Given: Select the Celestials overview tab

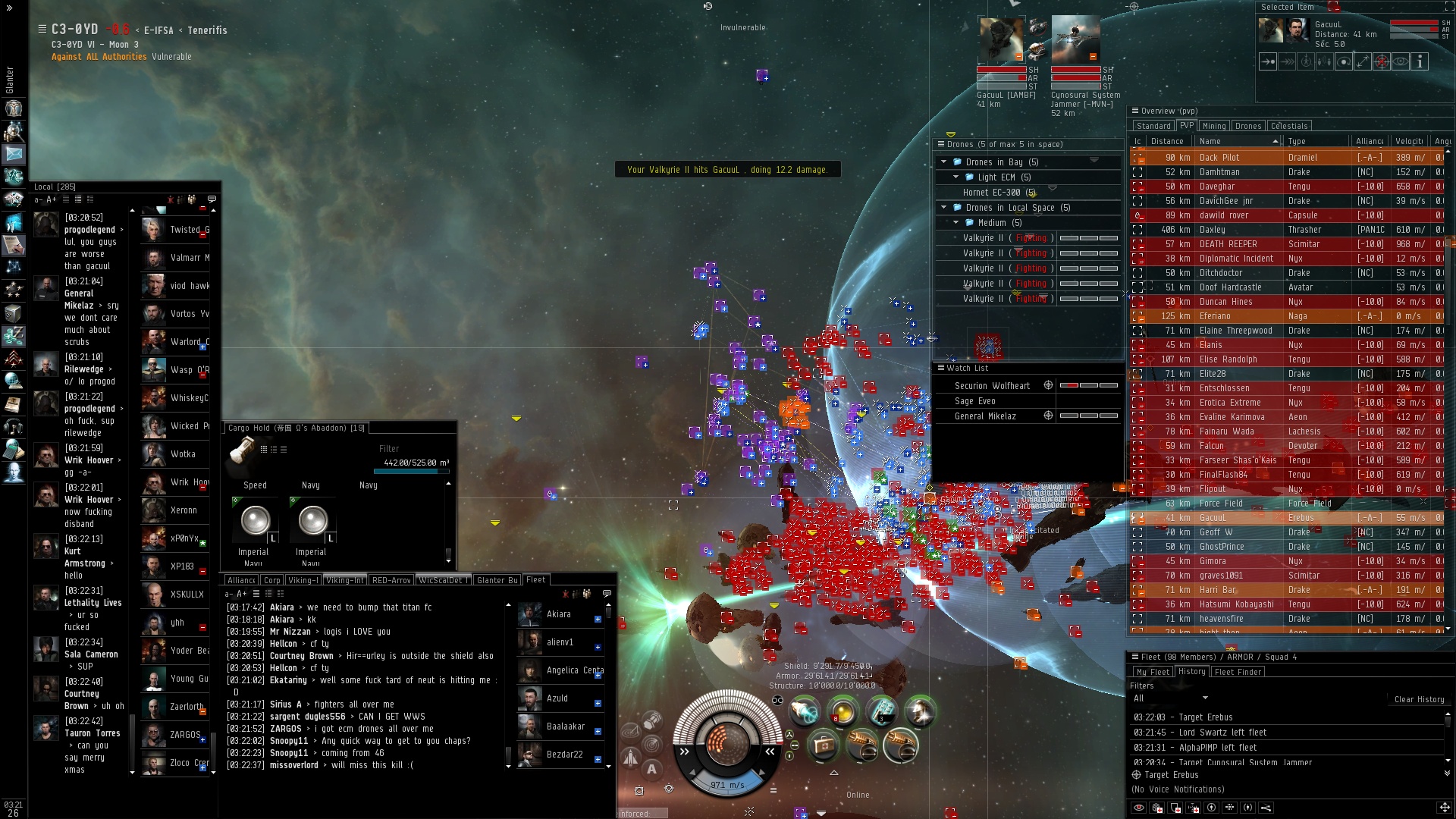Looking at the screenshot, I should point(1288,126).
